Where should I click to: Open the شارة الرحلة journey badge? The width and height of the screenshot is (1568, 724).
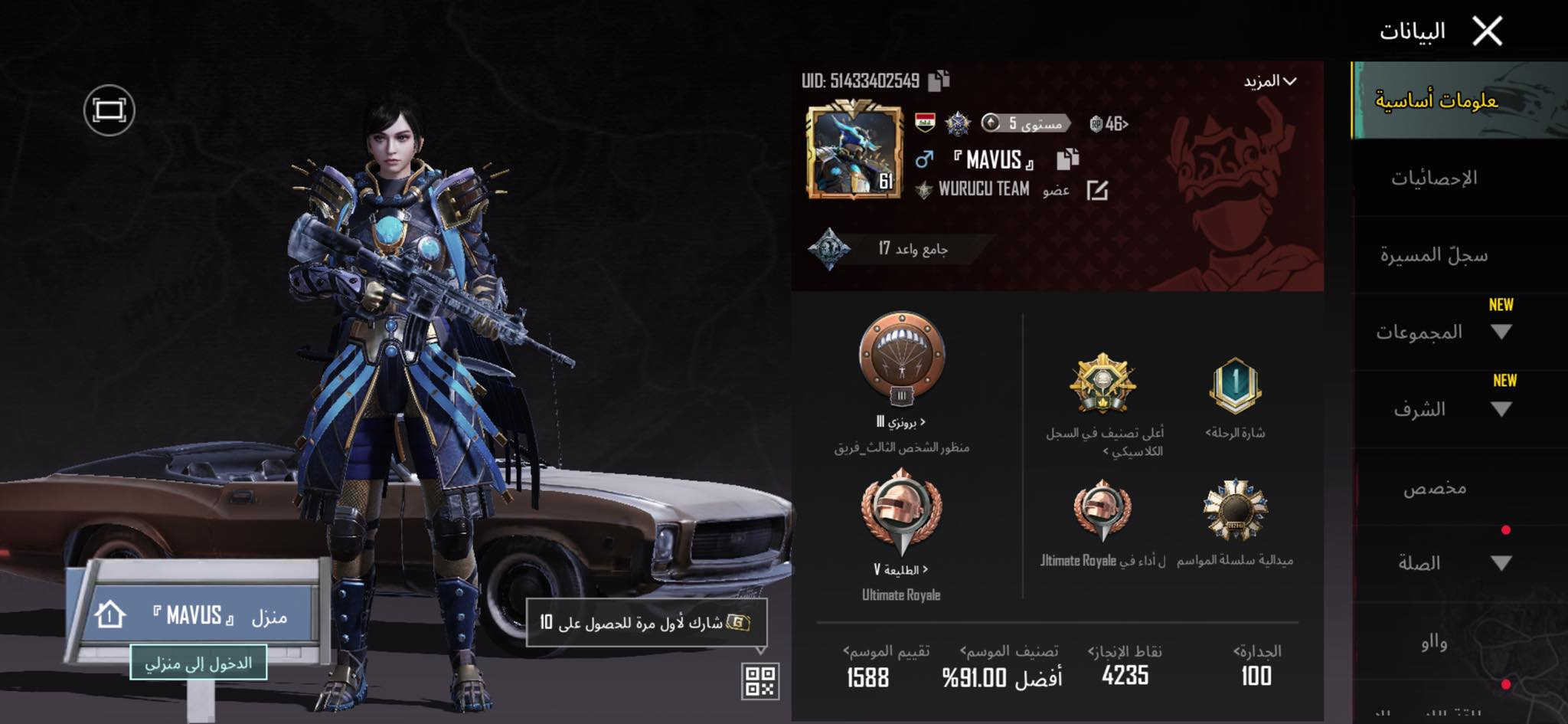point(1234,387)
